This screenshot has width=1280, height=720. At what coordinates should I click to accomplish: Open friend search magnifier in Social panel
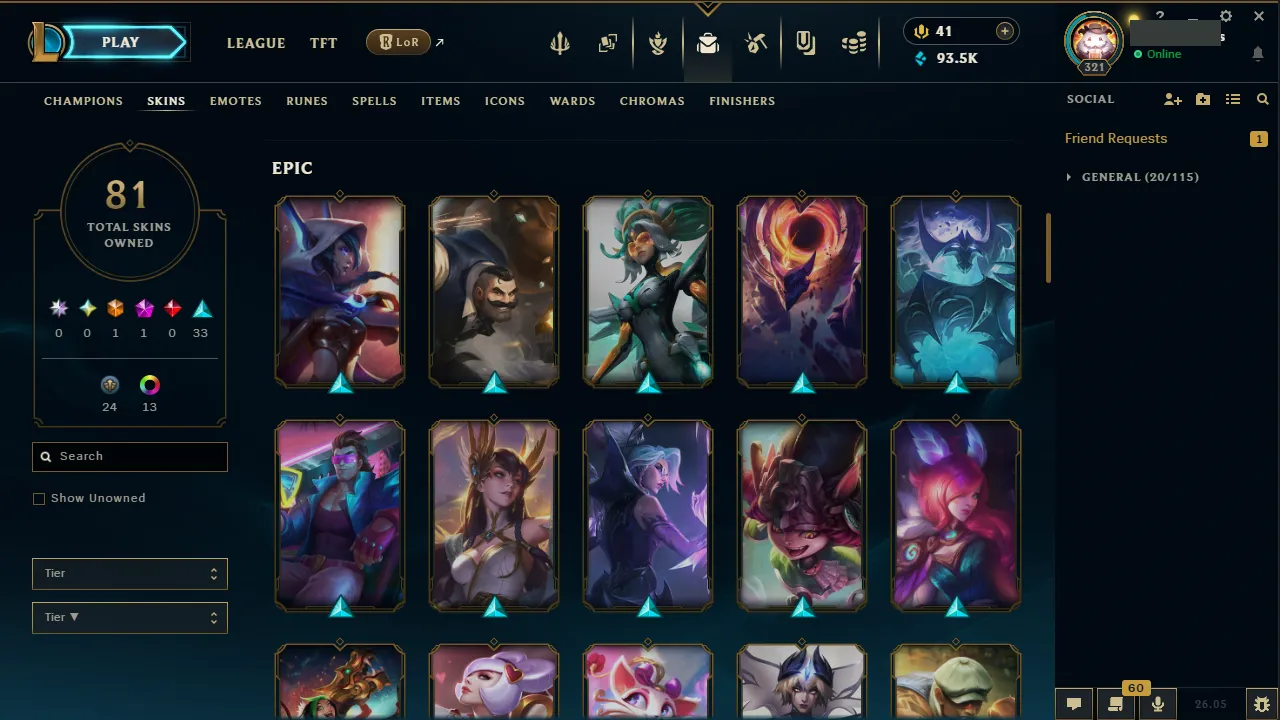(1262, 99)
